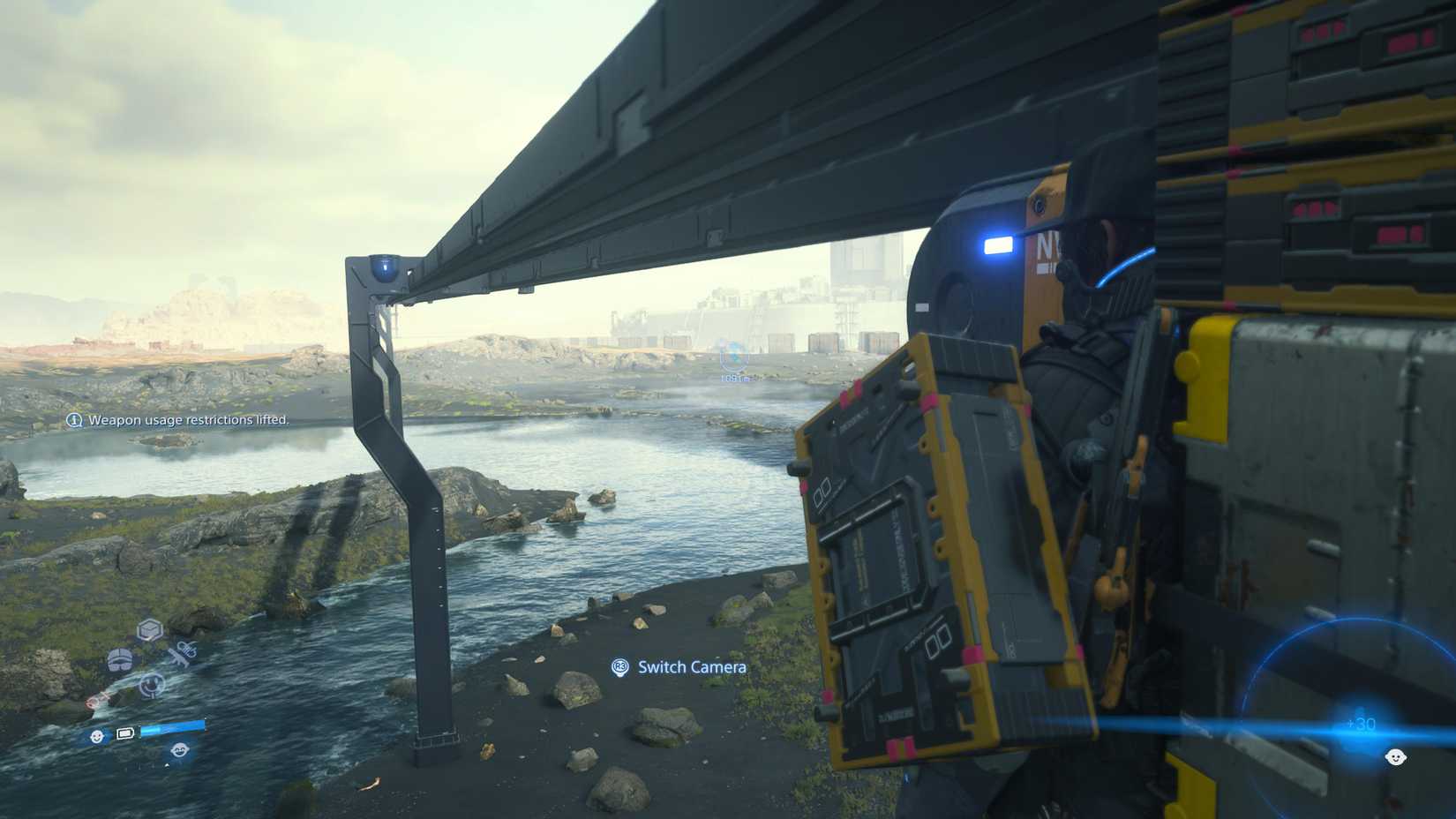Open the smiley compass indicator
Viewport: 1456px width, 819px height.
151,684
